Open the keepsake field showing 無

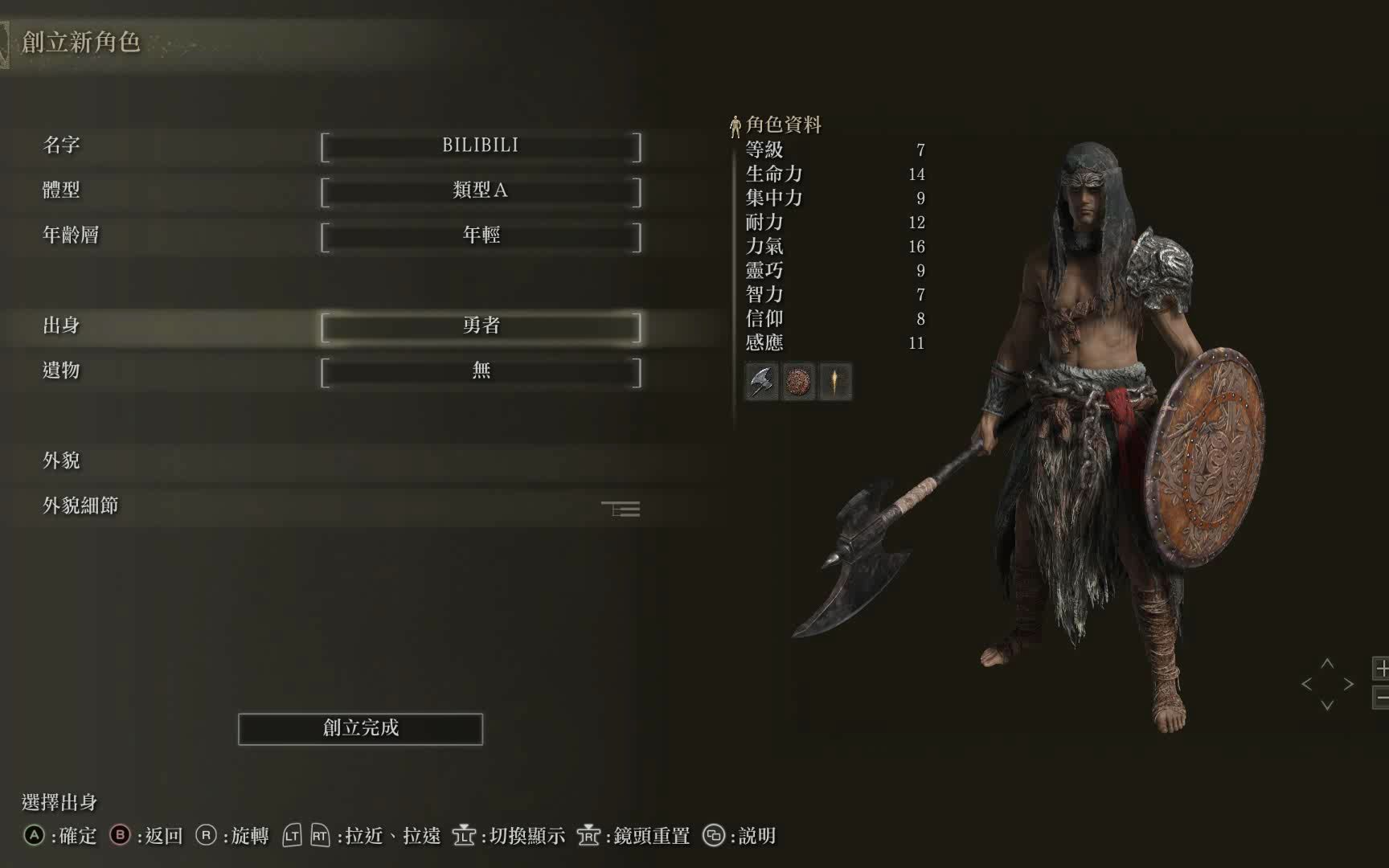[481, 371]
